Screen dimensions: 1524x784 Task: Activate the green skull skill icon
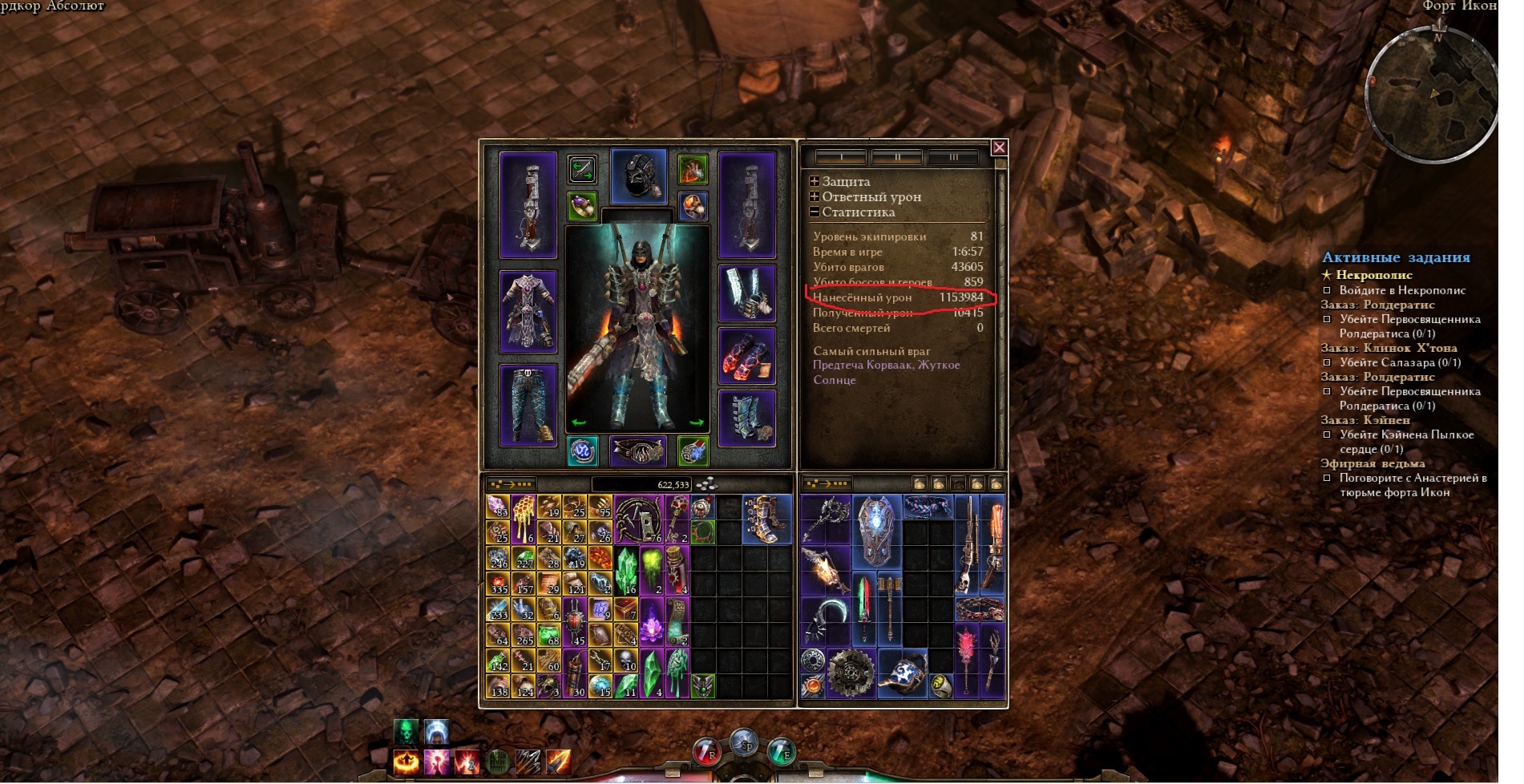[x=406, y=733]
